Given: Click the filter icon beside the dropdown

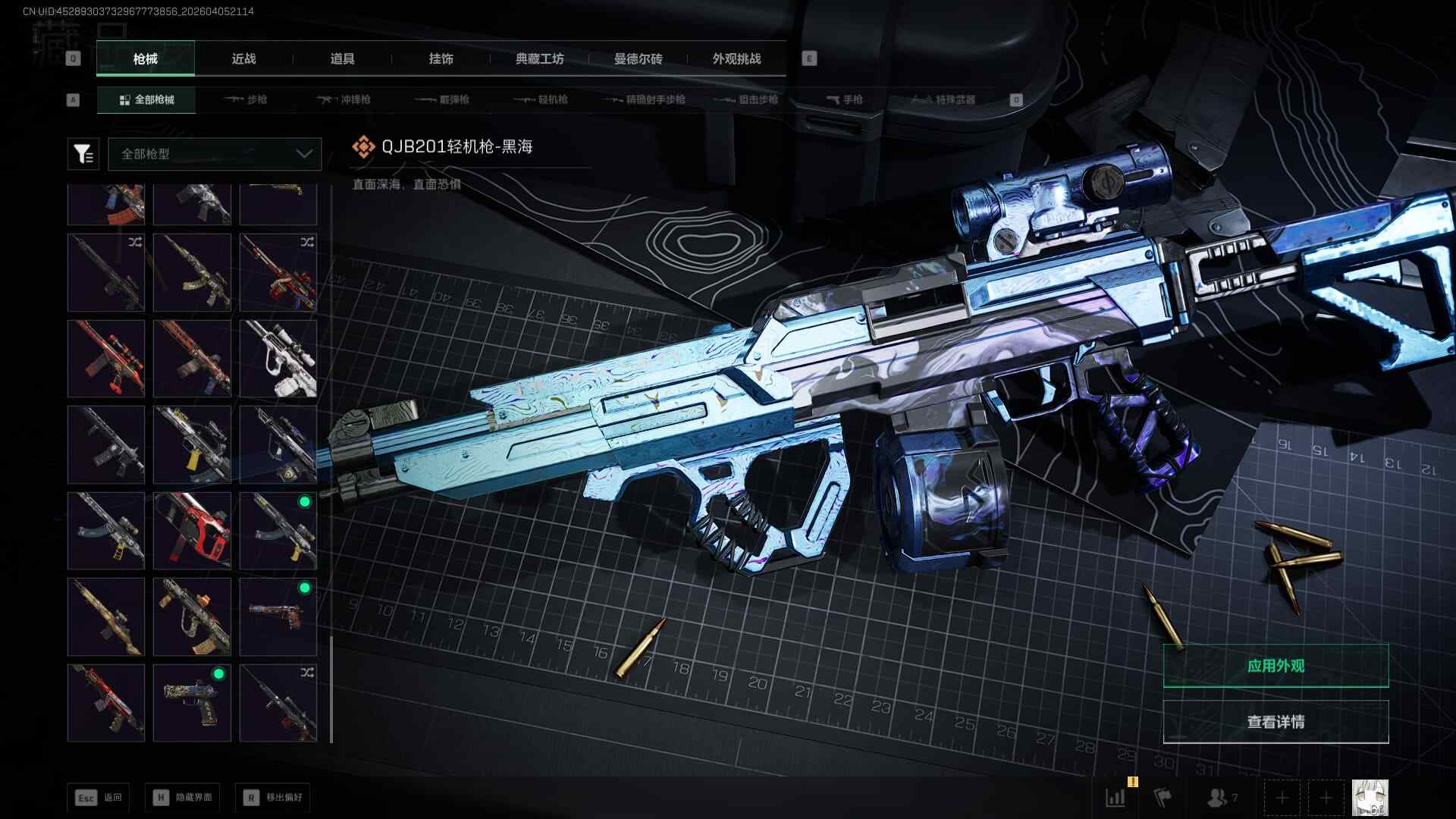Looking at the screenshot, I should (x=83, y=154).
